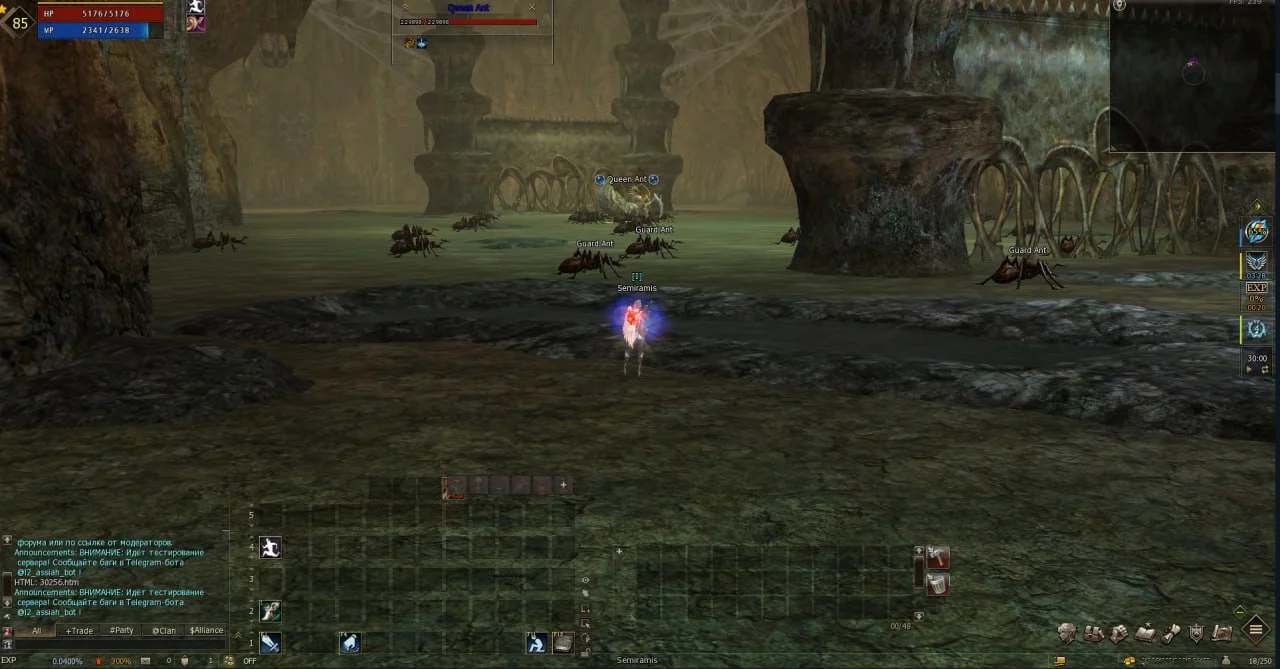This screenshot has height=669, width=1280.
Task: Click the EXP boost icon on right panel
Action: point(1256,292)
